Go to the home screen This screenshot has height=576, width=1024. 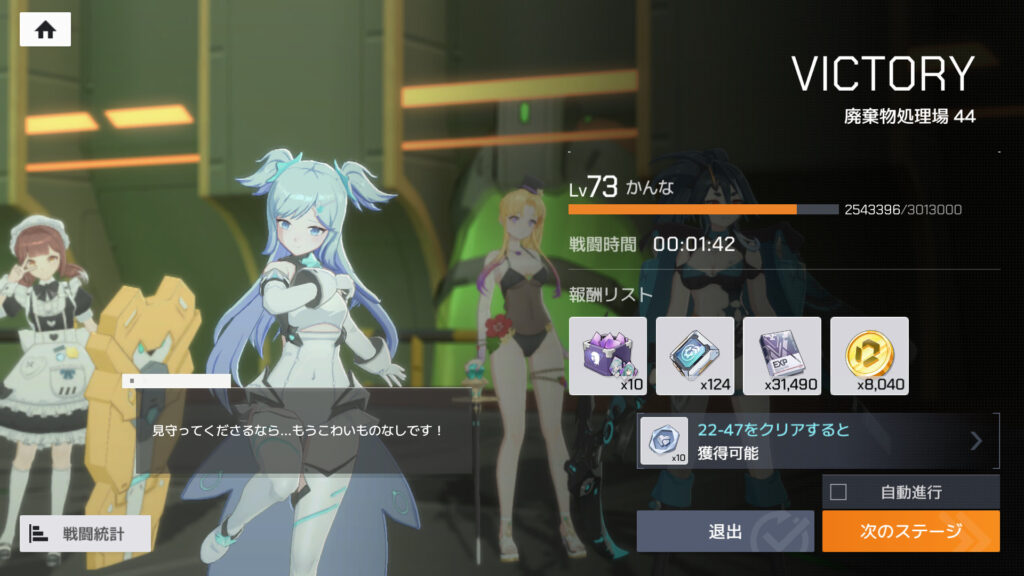coord(45,30)
